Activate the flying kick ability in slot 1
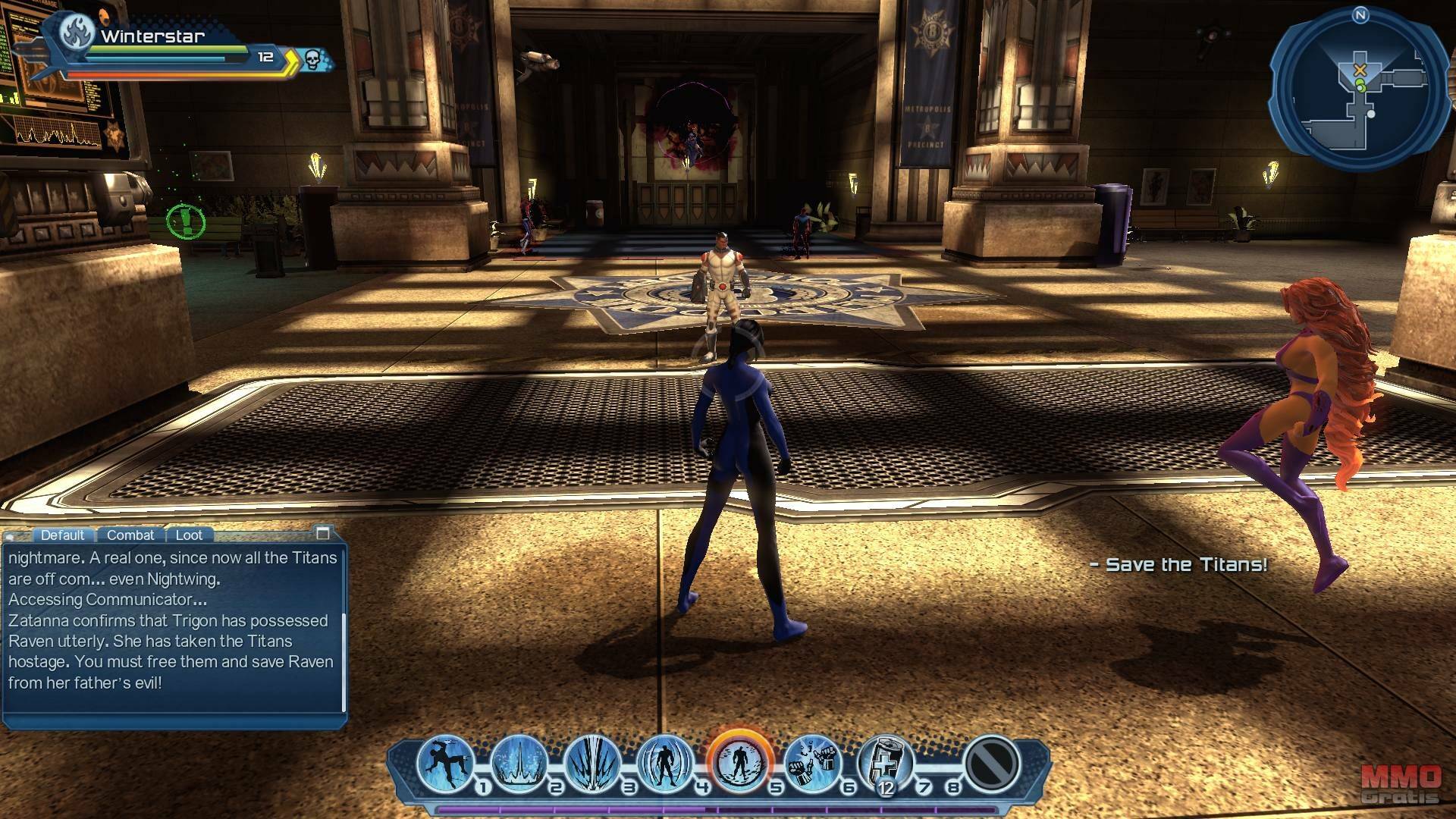Viewport: 1456px width, 819px height. (x=445, y=761)
